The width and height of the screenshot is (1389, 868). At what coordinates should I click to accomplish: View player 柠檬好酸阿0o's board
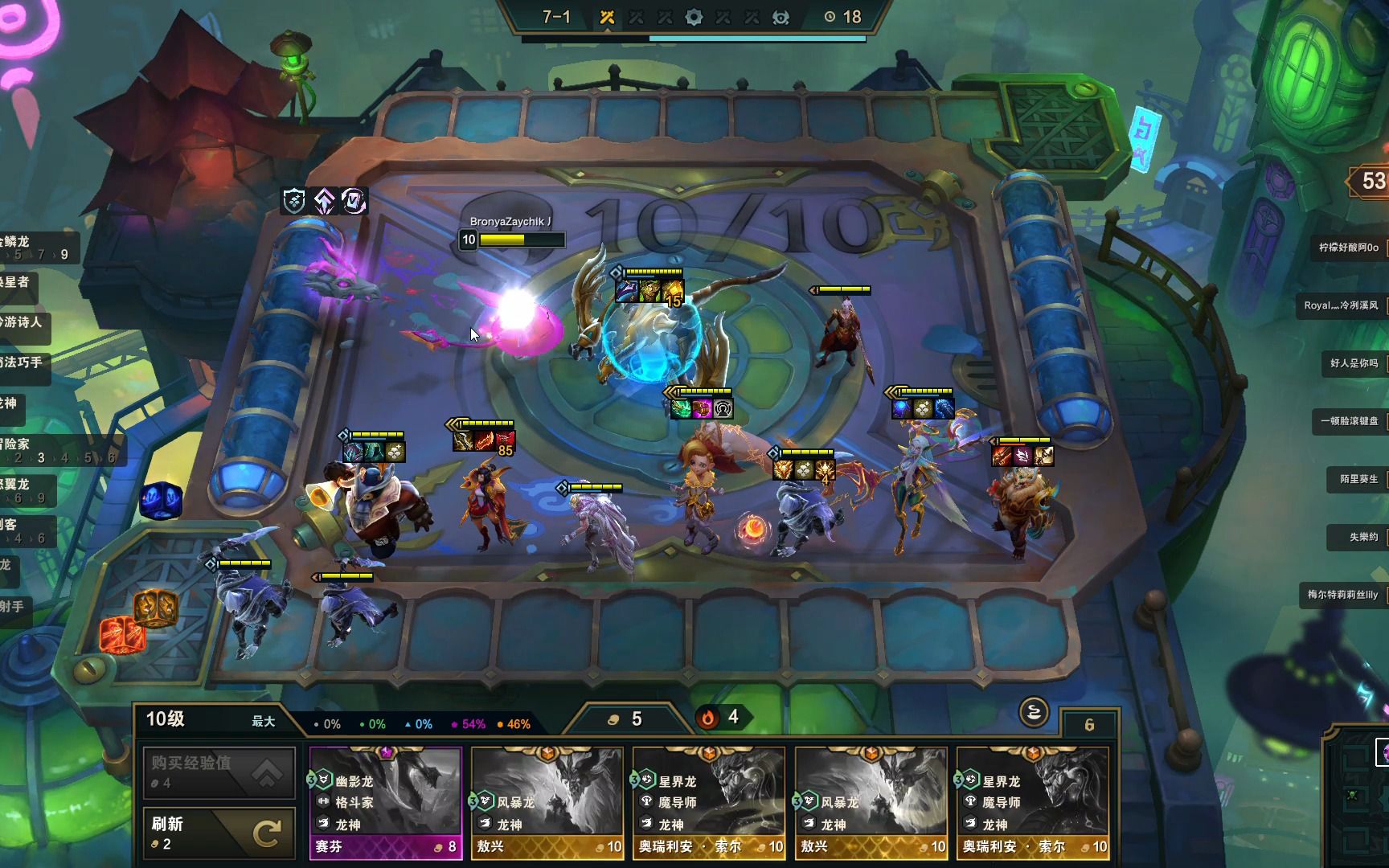click(x=1349, y=248)
